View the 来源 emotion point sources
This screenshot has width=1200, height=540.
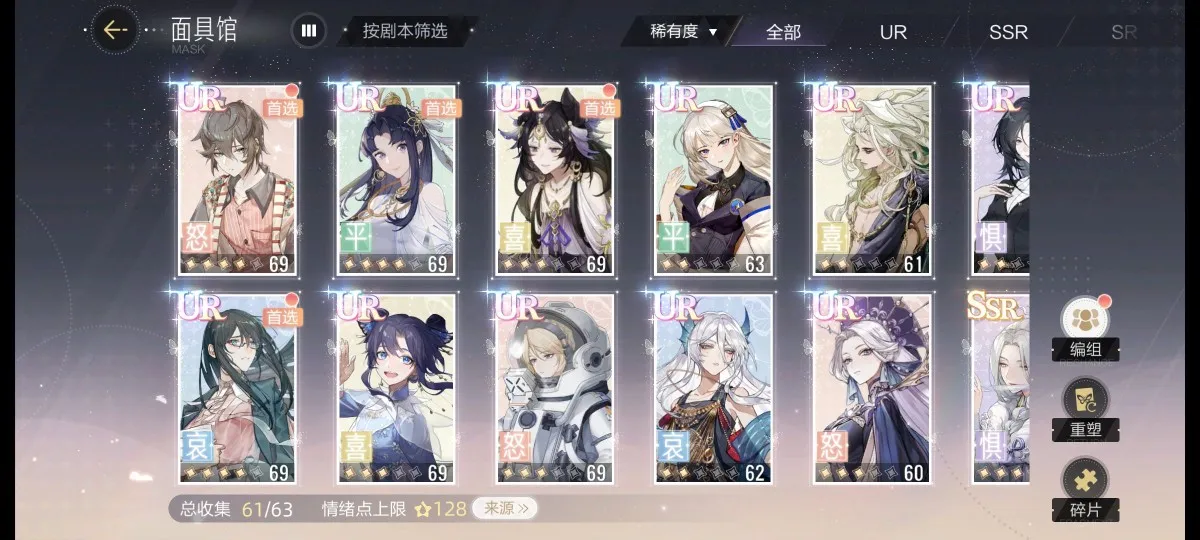pos(505,509)
